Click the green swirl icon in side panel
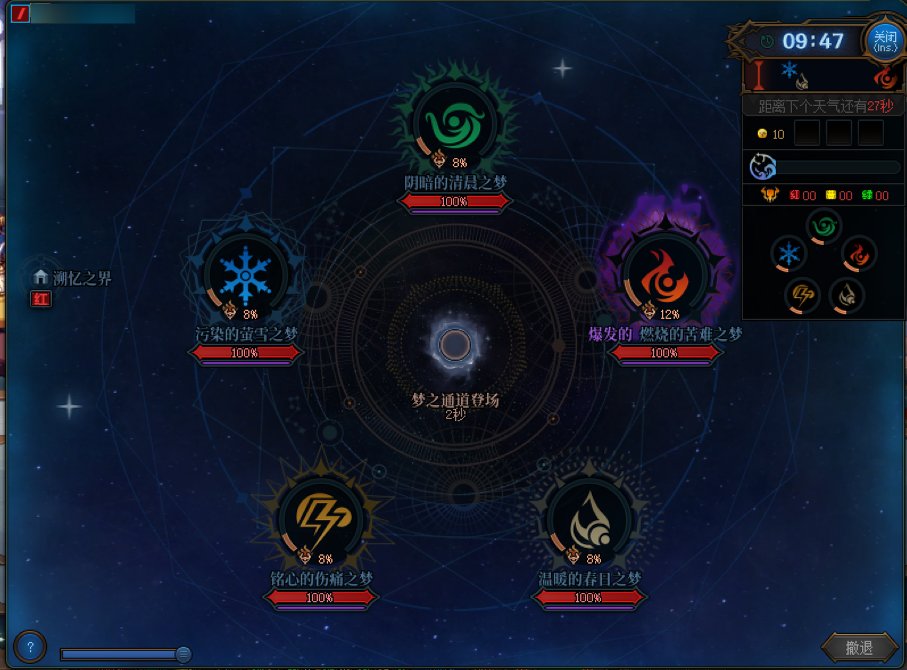 pyautogui.click(x=824, y=227)
